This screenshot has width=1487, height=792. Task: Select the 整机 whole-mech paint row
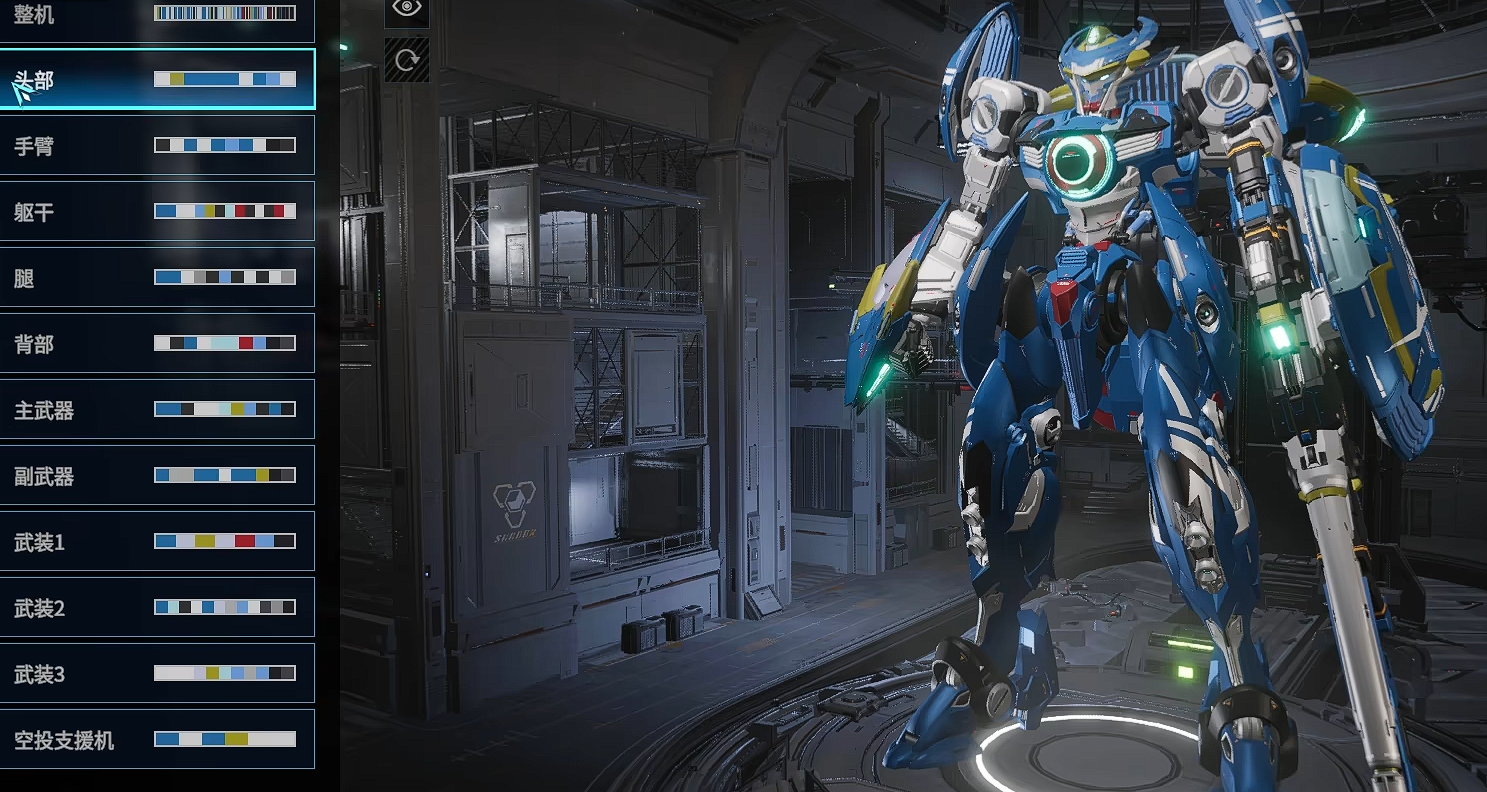point(157,16)
